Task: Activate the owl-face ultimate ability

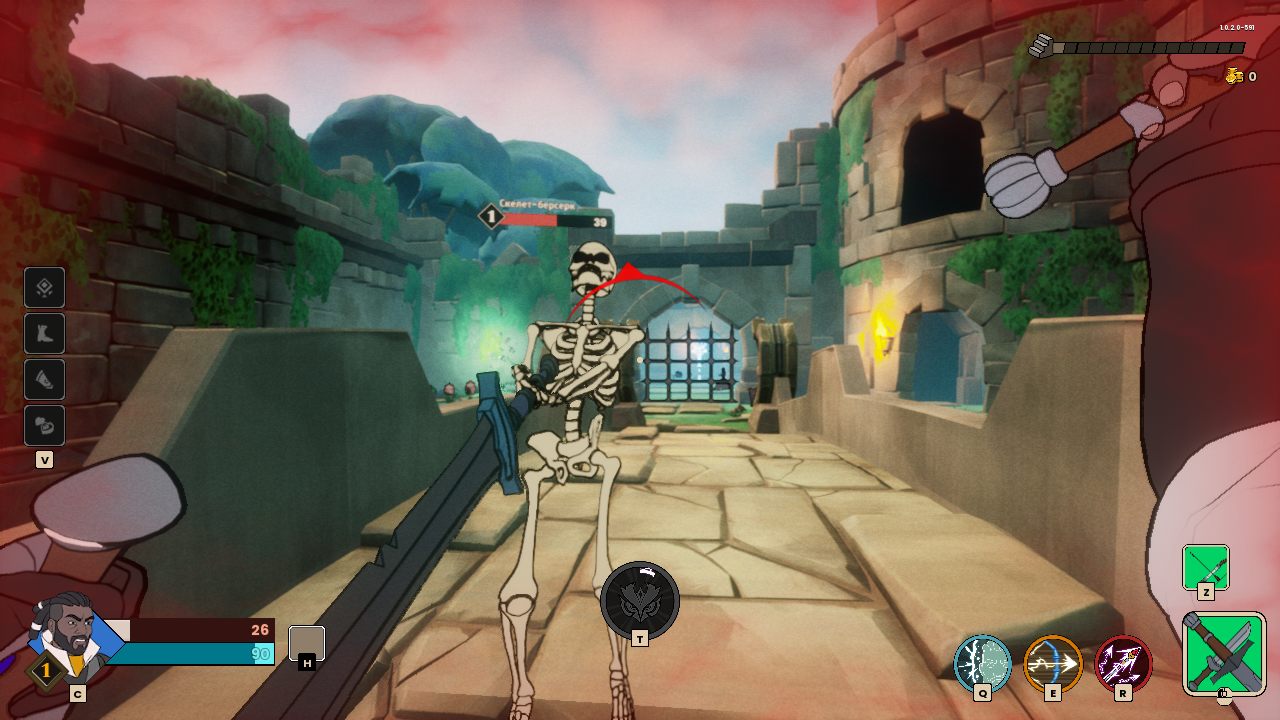Action: (x=640, y=600)
